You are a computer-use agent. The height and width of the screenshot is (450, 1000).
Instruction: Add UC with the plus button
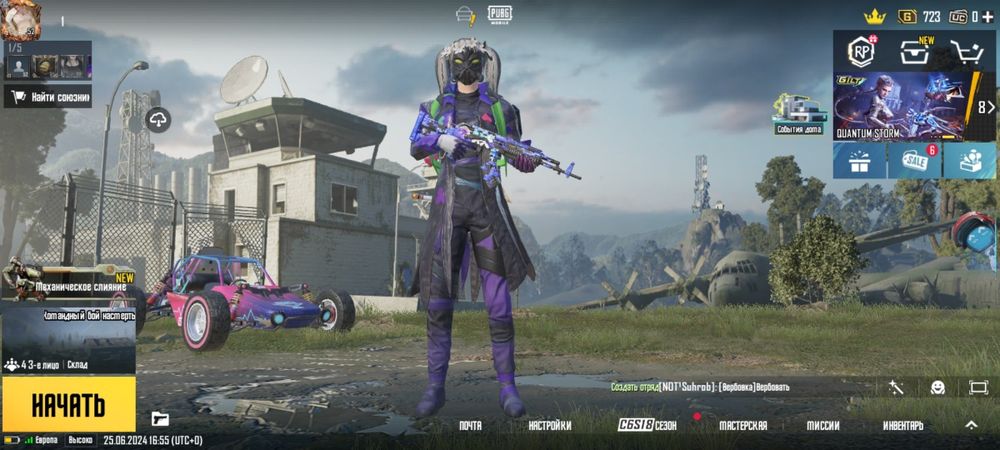pos(988,17)
